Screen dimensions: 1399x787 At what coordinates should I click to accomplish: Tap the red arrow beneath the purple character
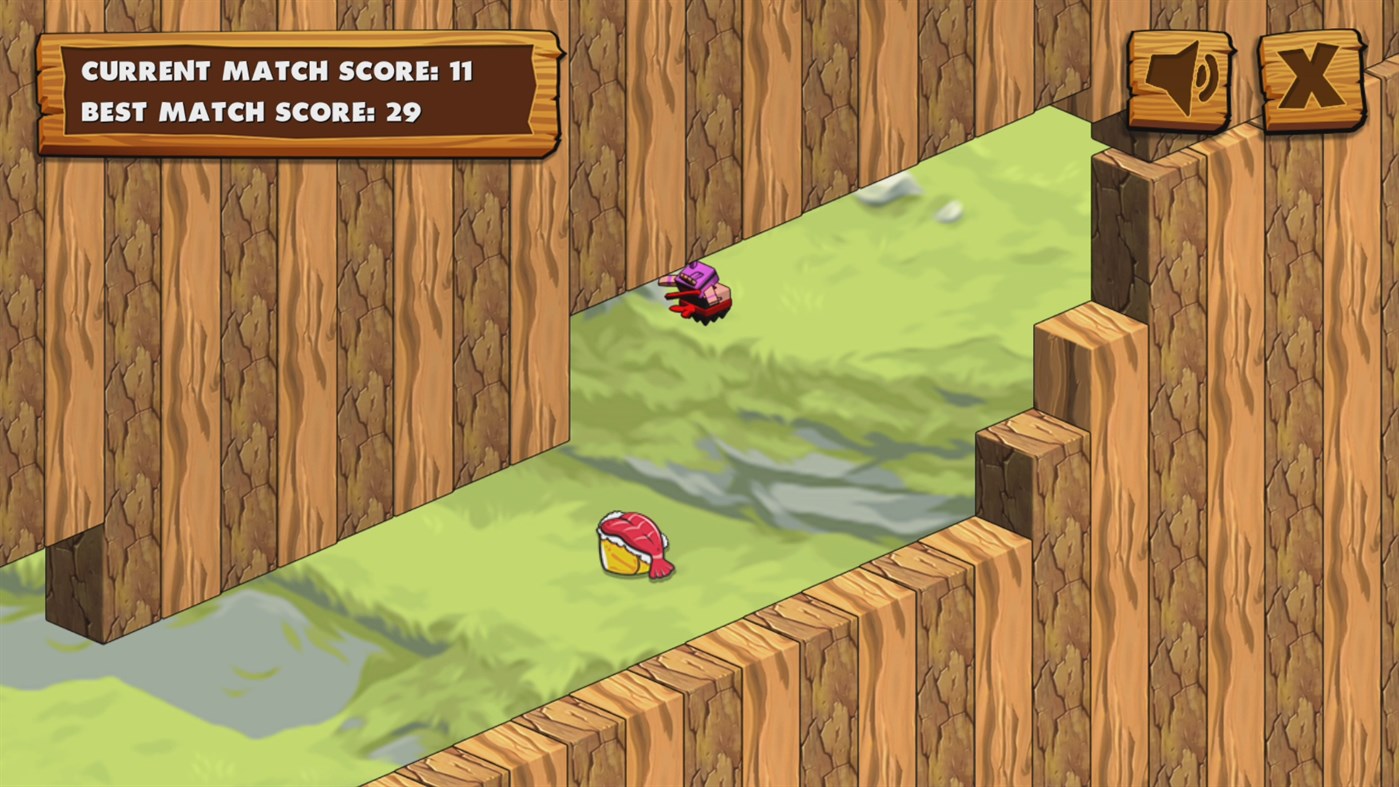(678, 308)
